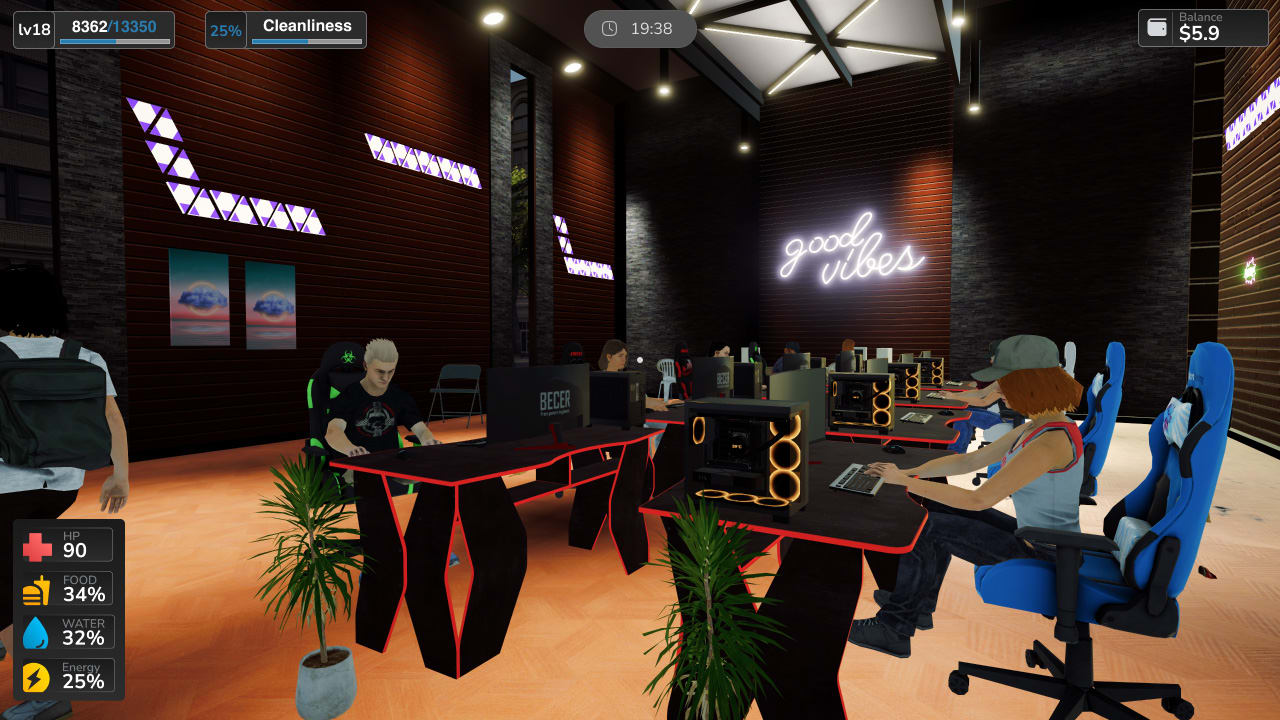
Task: Click the wallet icon in the Balance panel
Action: [1156, 28]
